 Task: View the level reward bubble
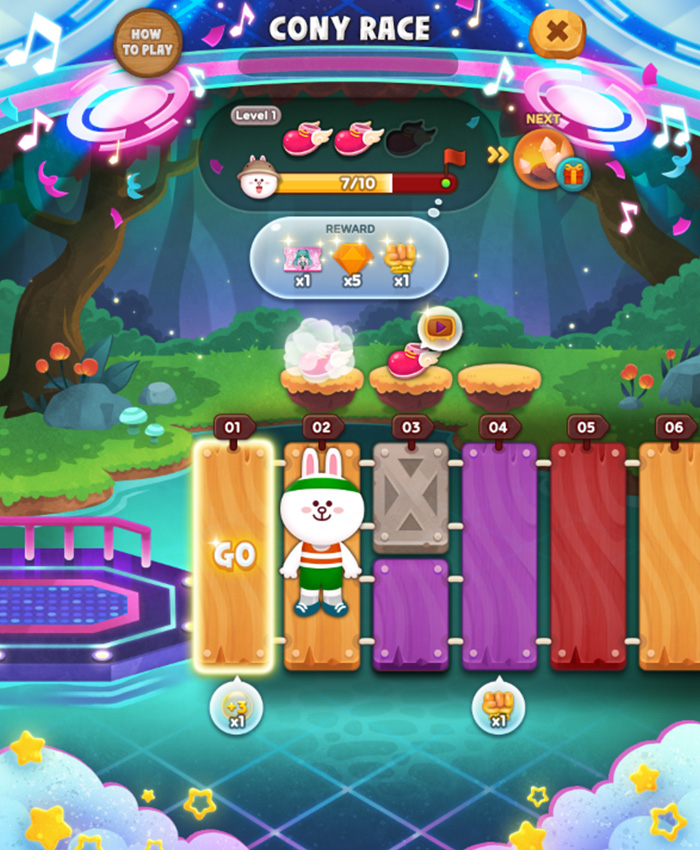[348, 259]
